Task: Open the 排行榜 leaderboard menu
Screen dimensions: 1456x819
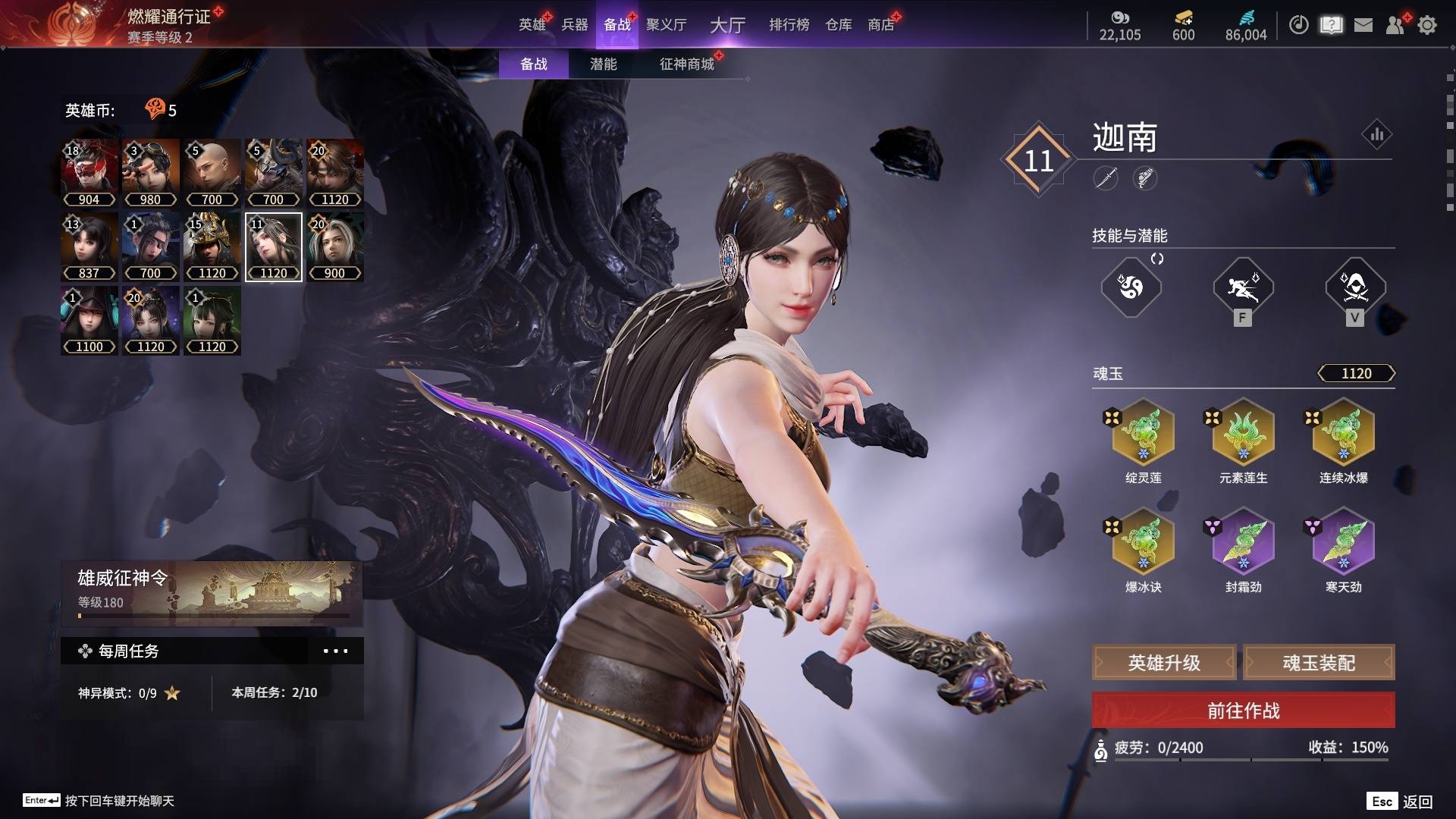Action: pos(789,25)
